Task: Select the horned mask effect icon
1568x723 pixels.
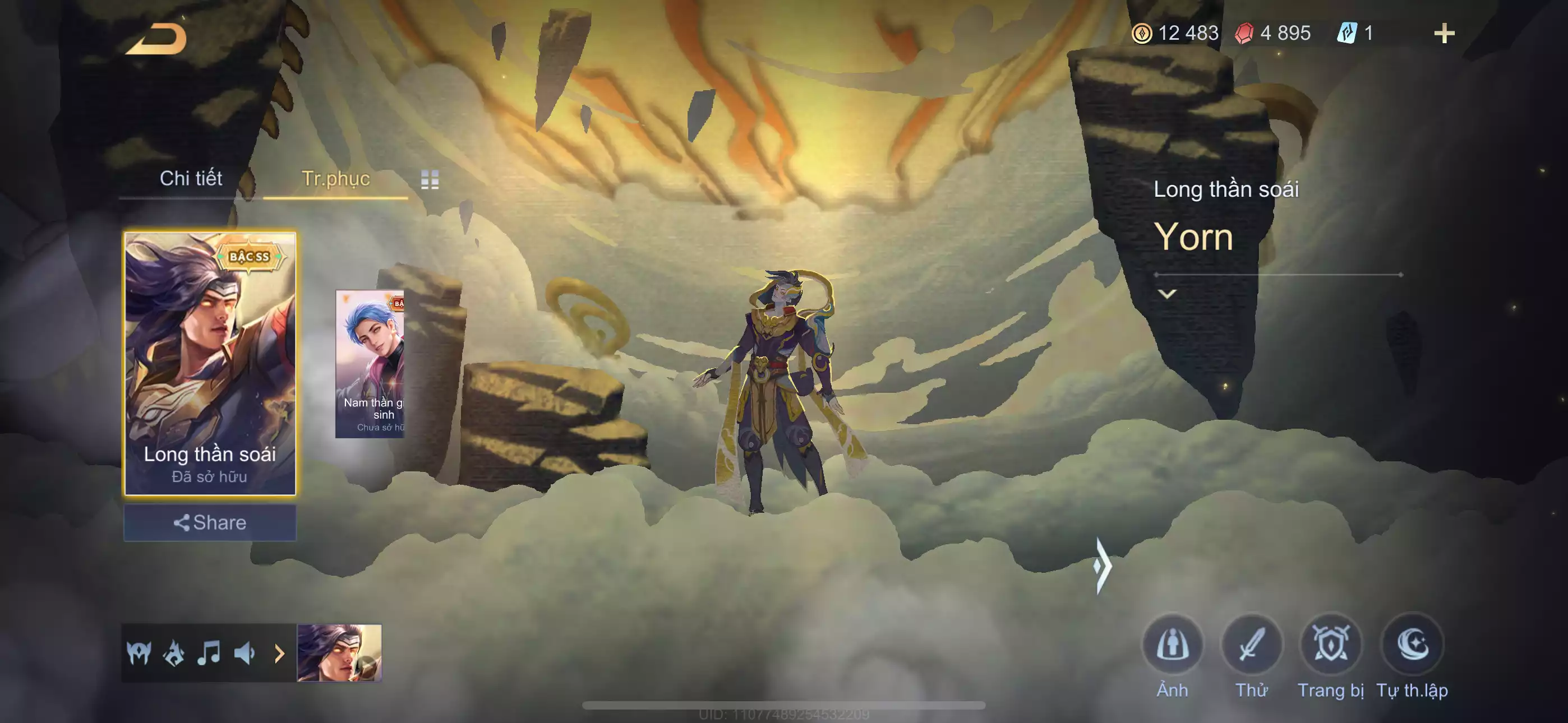Action: point(139,654)
